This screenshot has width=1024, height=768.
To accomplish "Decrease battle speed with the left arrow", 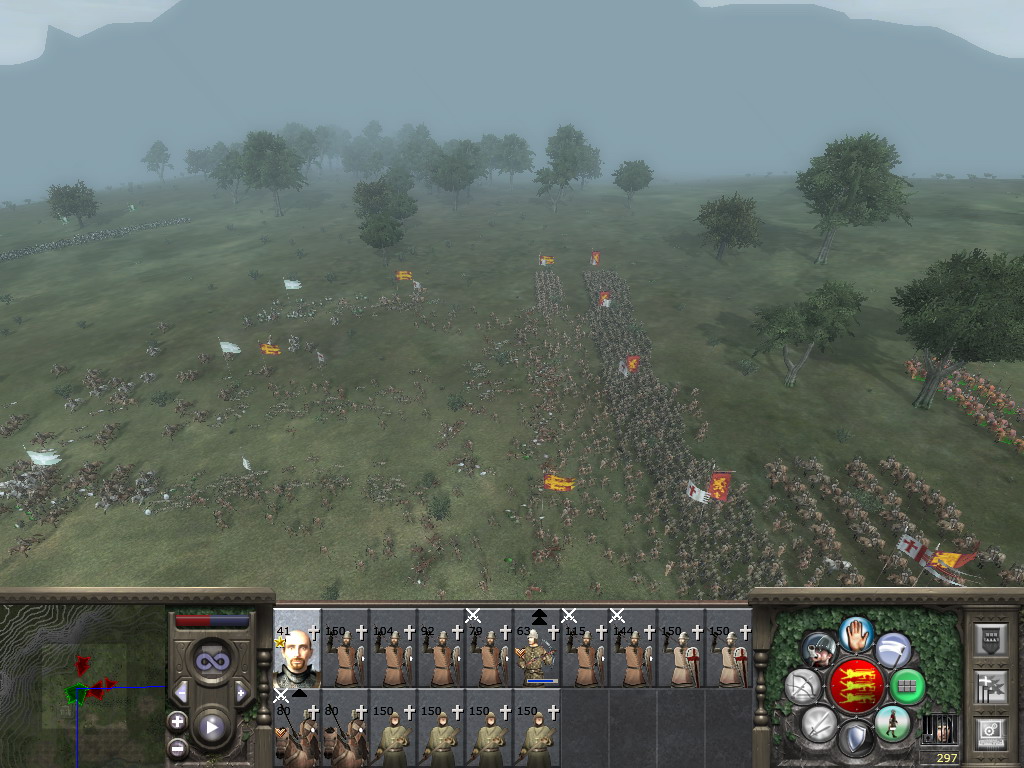I will [181, 692].
